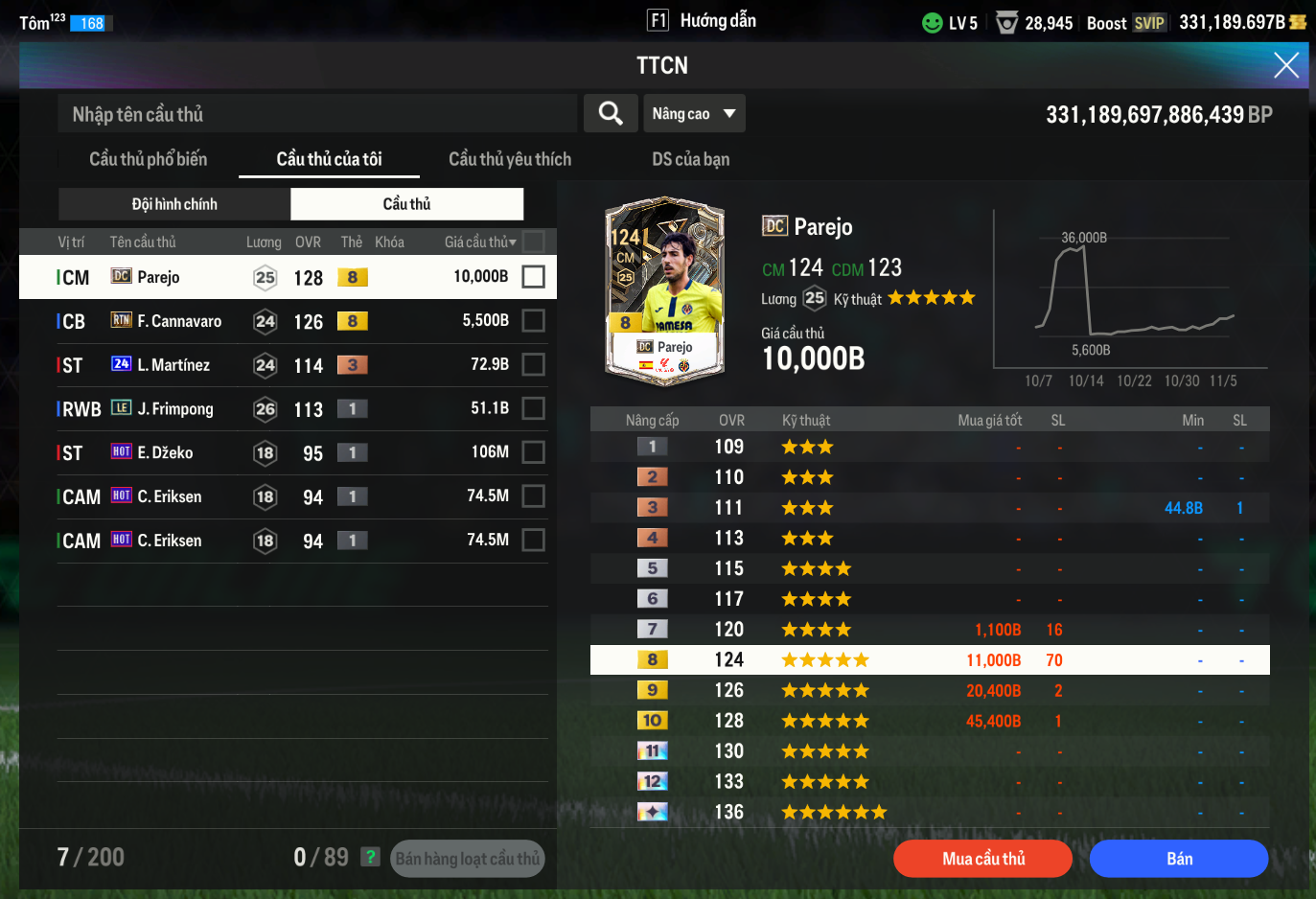This screenshot has width=1316, height=899.
Task: Tick the checkbox for J. Frimpong
Action: (x=533, y=409)
